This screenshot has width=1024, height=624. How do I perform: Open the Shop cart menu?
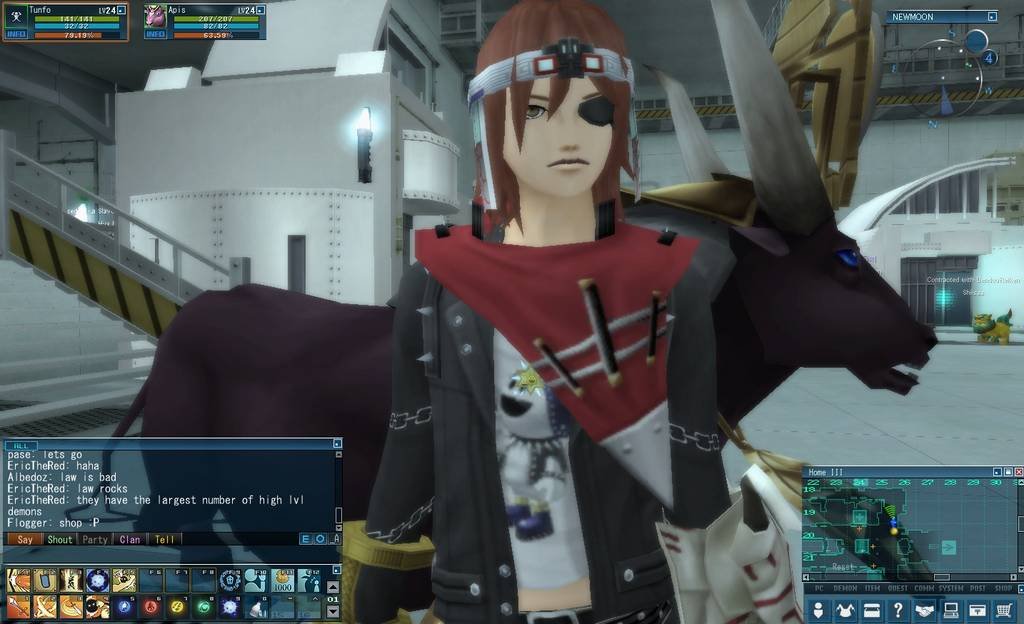pyautogui.click(x=1004, y=610)
